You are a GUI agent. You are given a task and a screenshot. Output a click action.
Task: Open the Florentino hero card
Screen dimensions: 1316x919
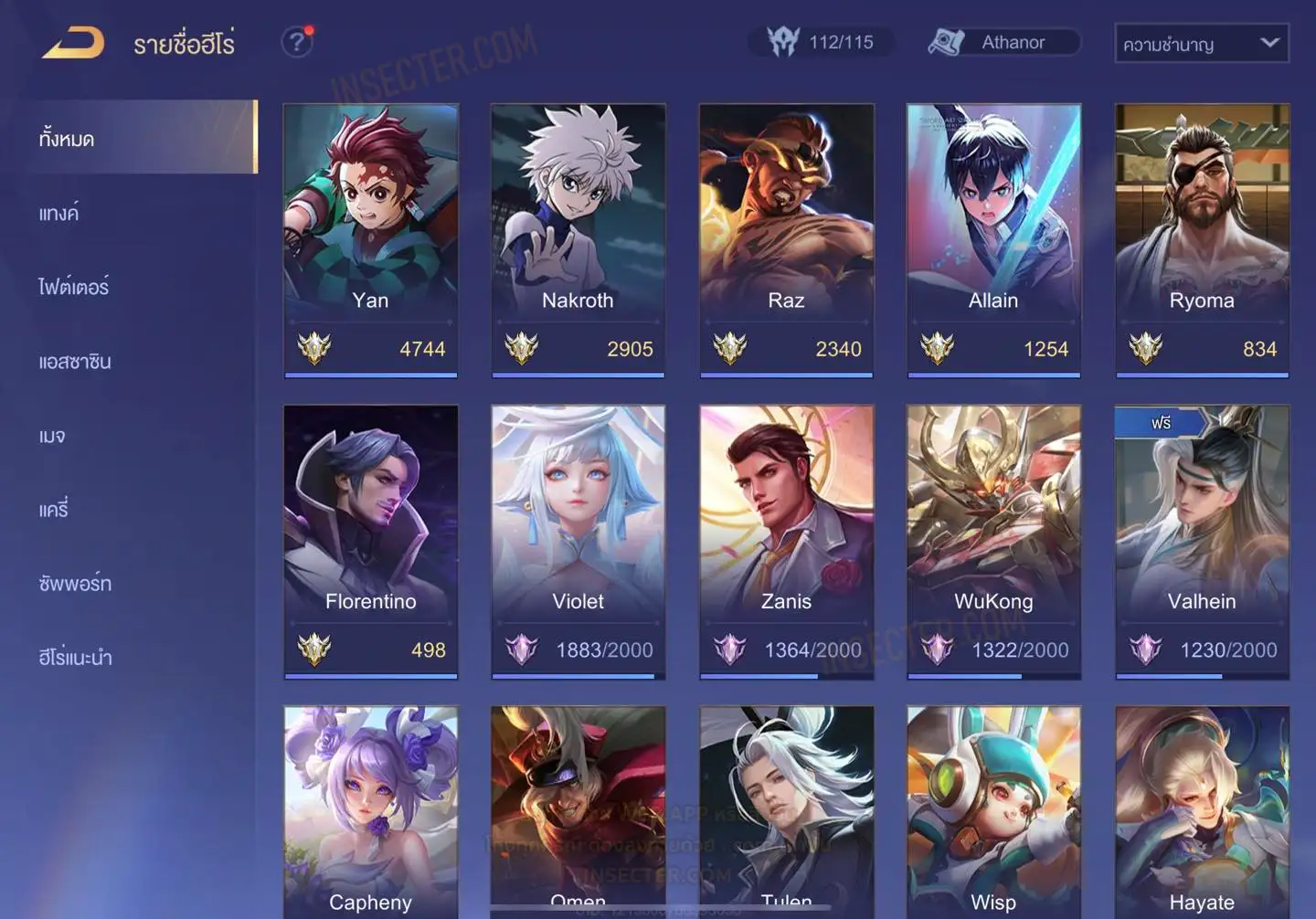[370, 539]
